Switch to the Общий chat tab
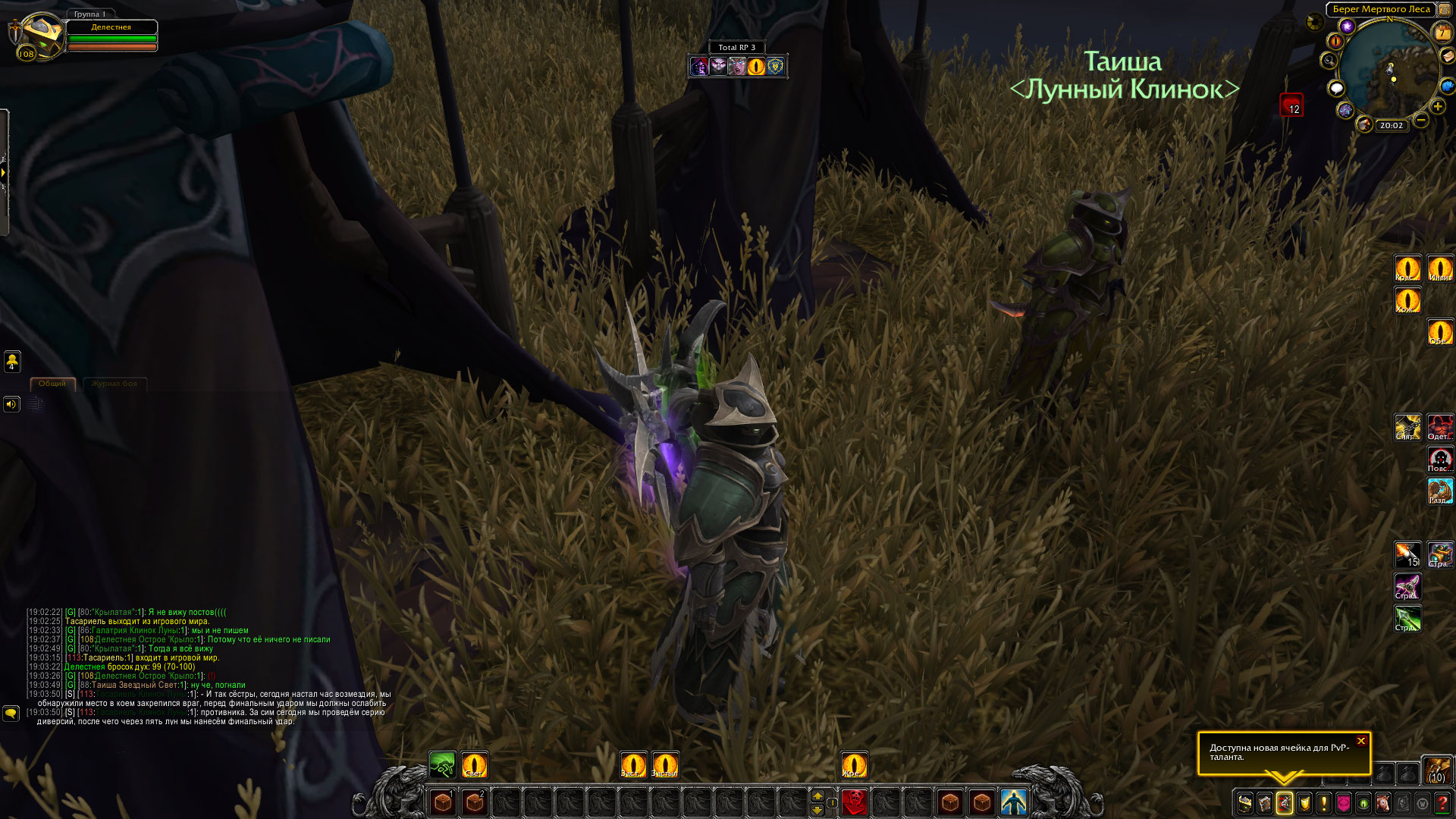 pyautogui.click(x=52, y=384)
